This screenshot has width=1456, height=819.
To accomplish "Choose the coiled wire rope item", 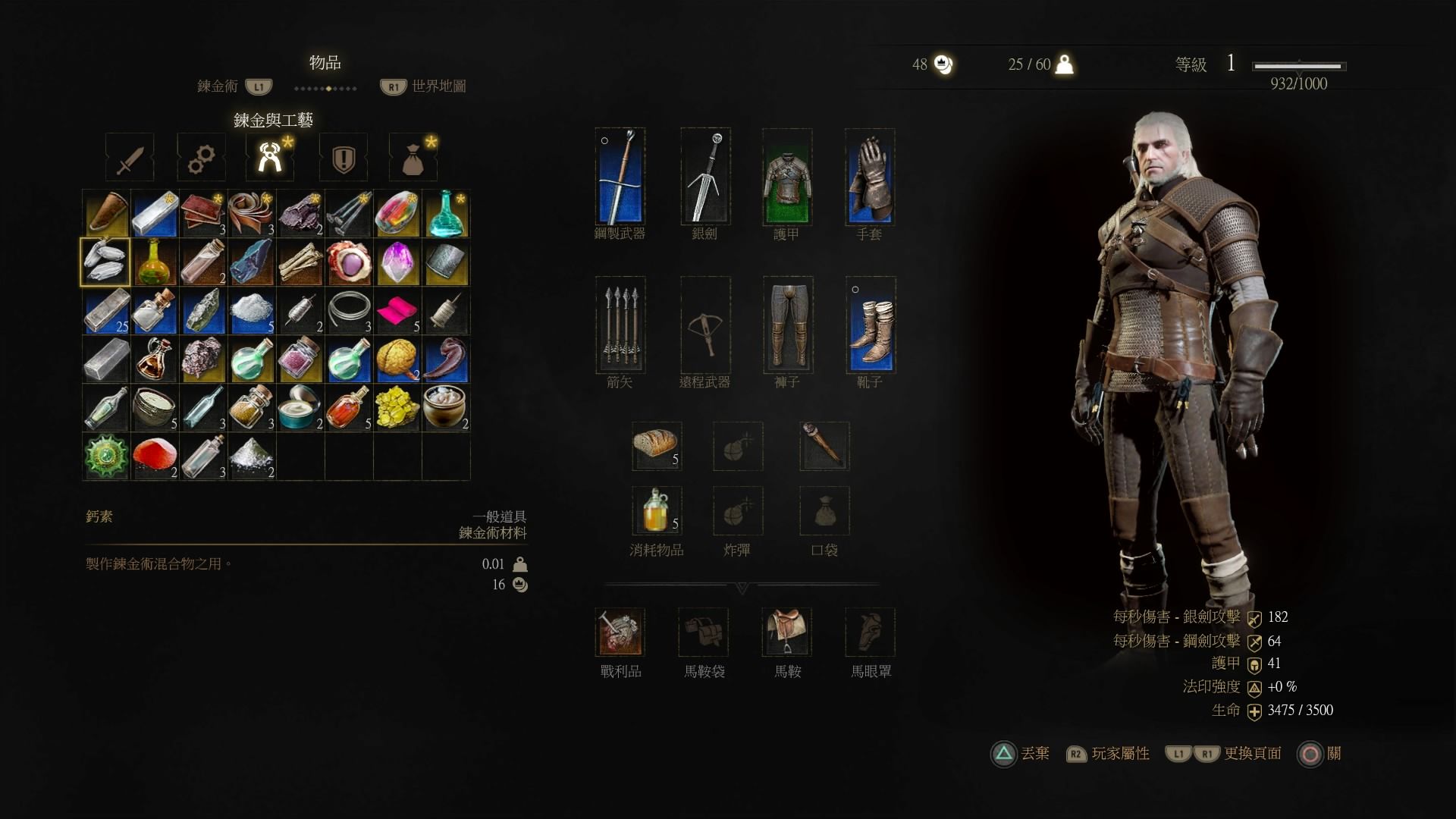I will pos(349,311).
